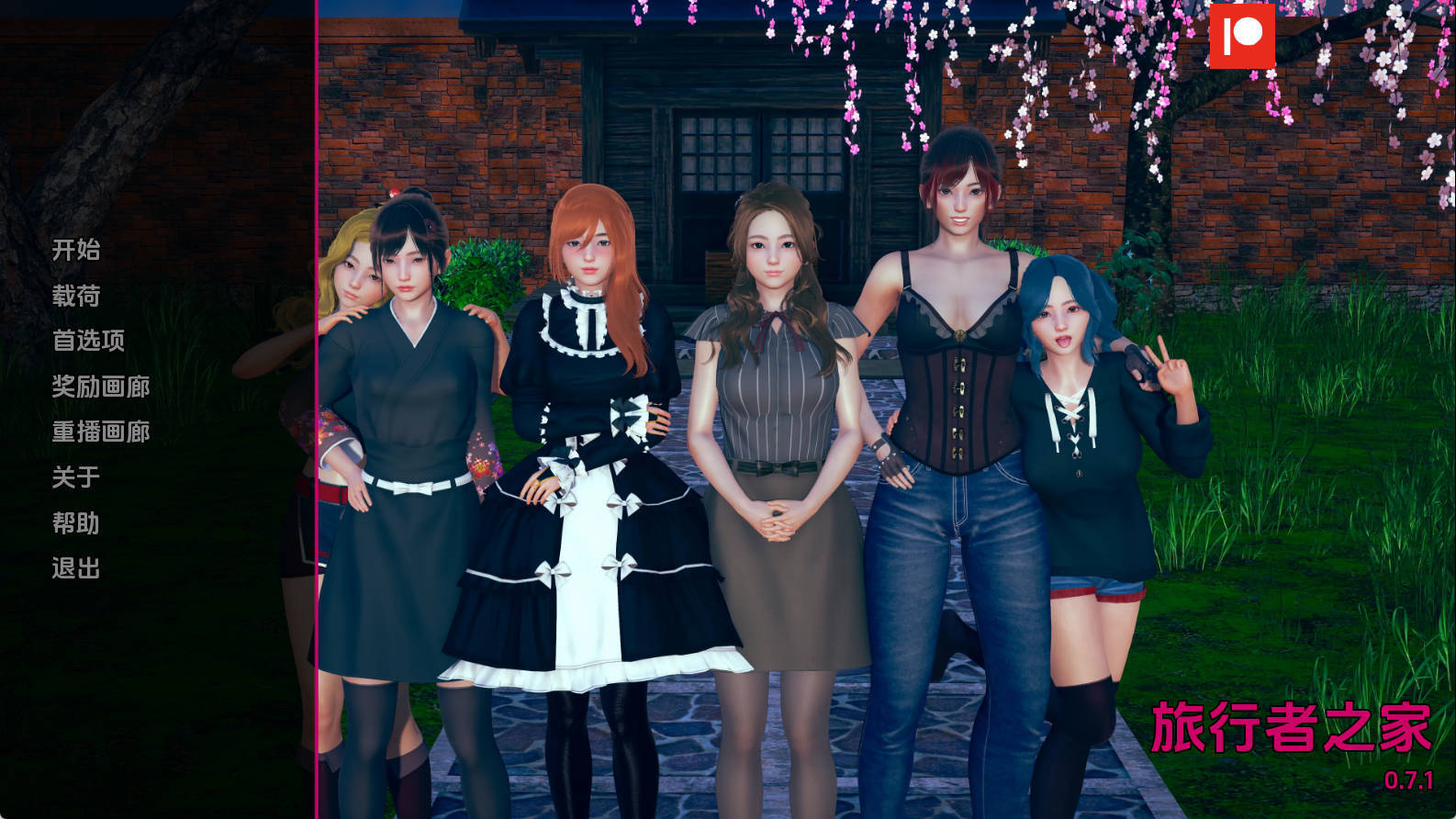
Task: Click the game title 旅行者之家
Action: tap(1289, 728)
